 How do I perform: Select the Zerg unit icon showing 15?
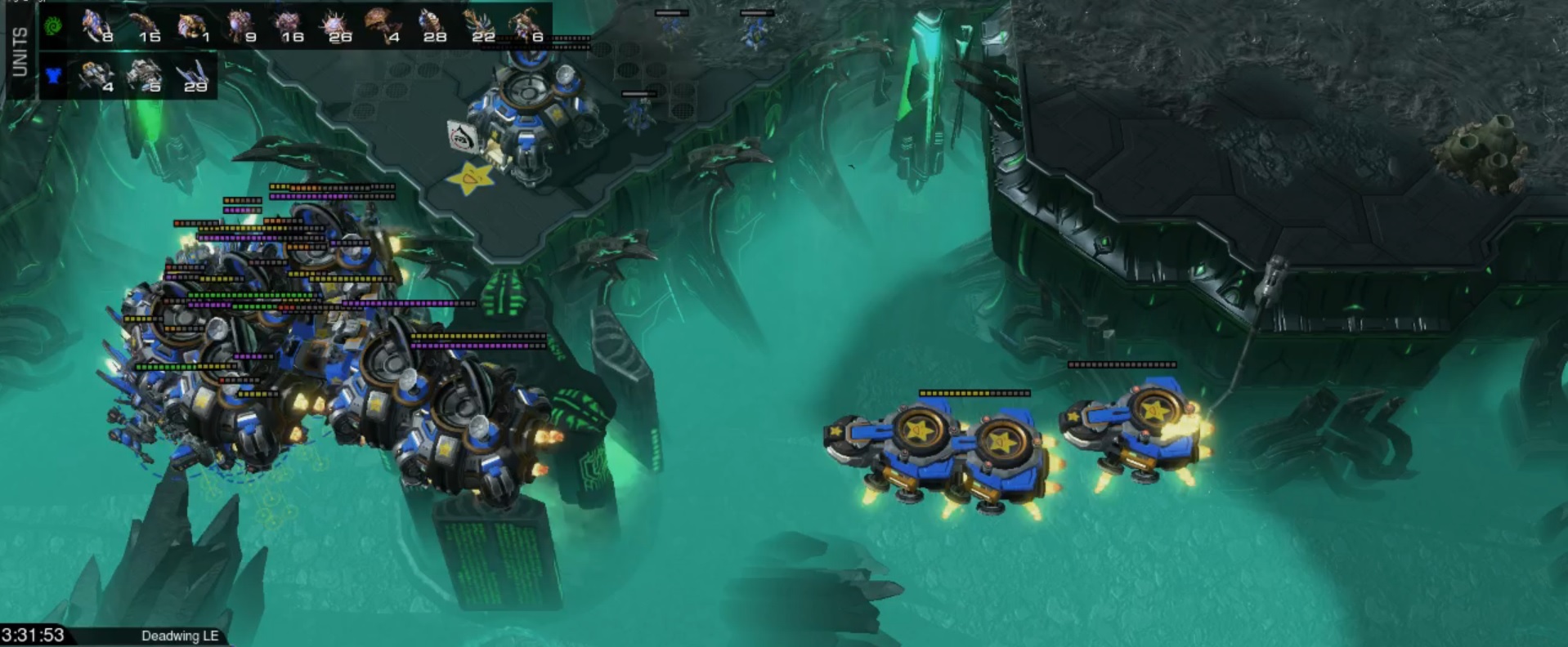pos(144,25)
